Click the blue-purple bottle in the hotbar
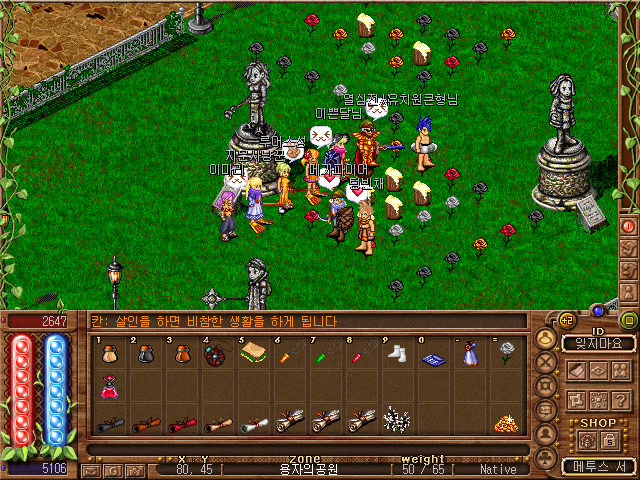The width and height of the screenshot is (640, 480). tap(468, 355)
